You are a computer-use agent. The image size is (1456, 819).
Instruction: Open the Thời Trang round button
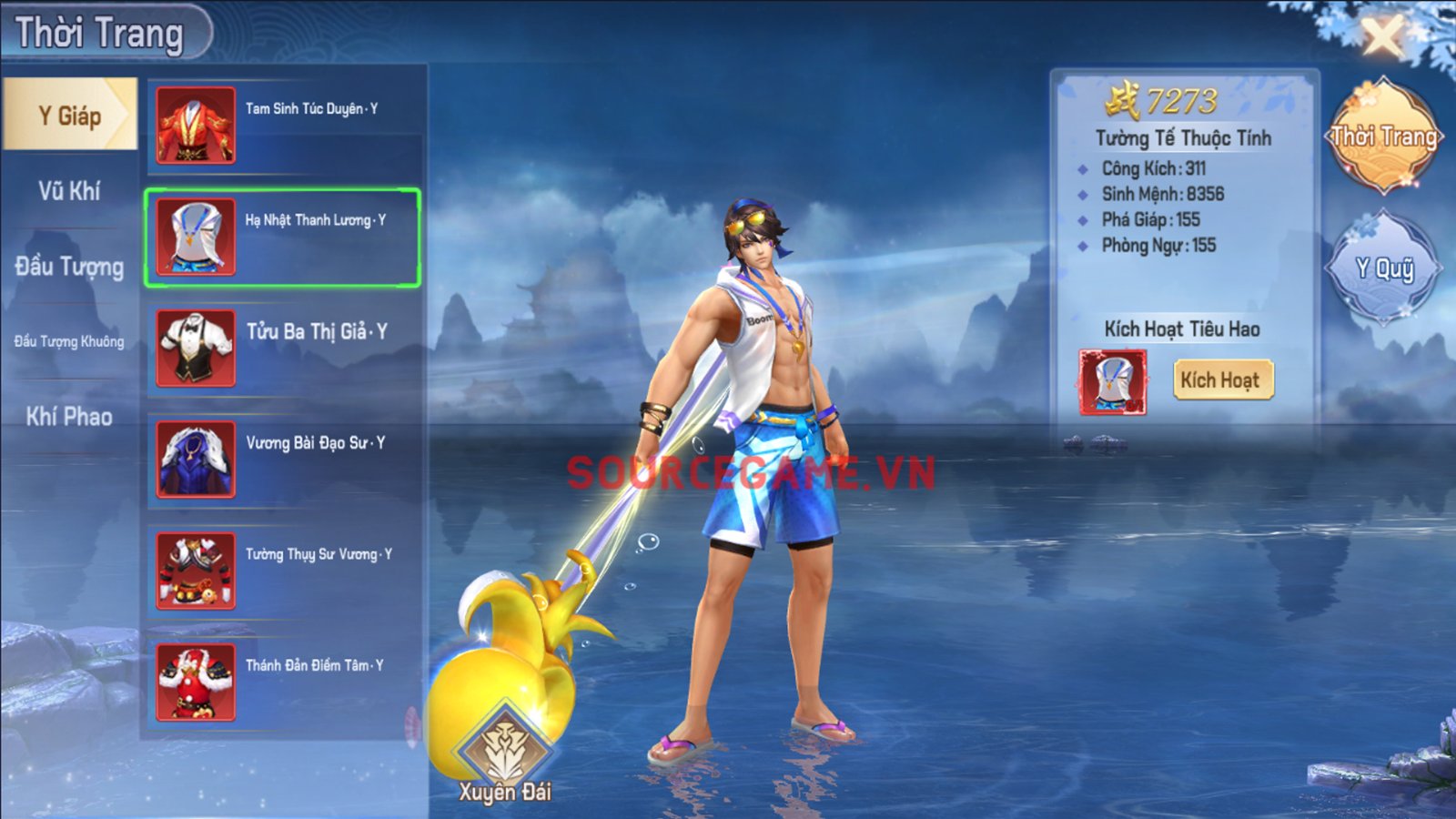click(x=1383, y=136)
